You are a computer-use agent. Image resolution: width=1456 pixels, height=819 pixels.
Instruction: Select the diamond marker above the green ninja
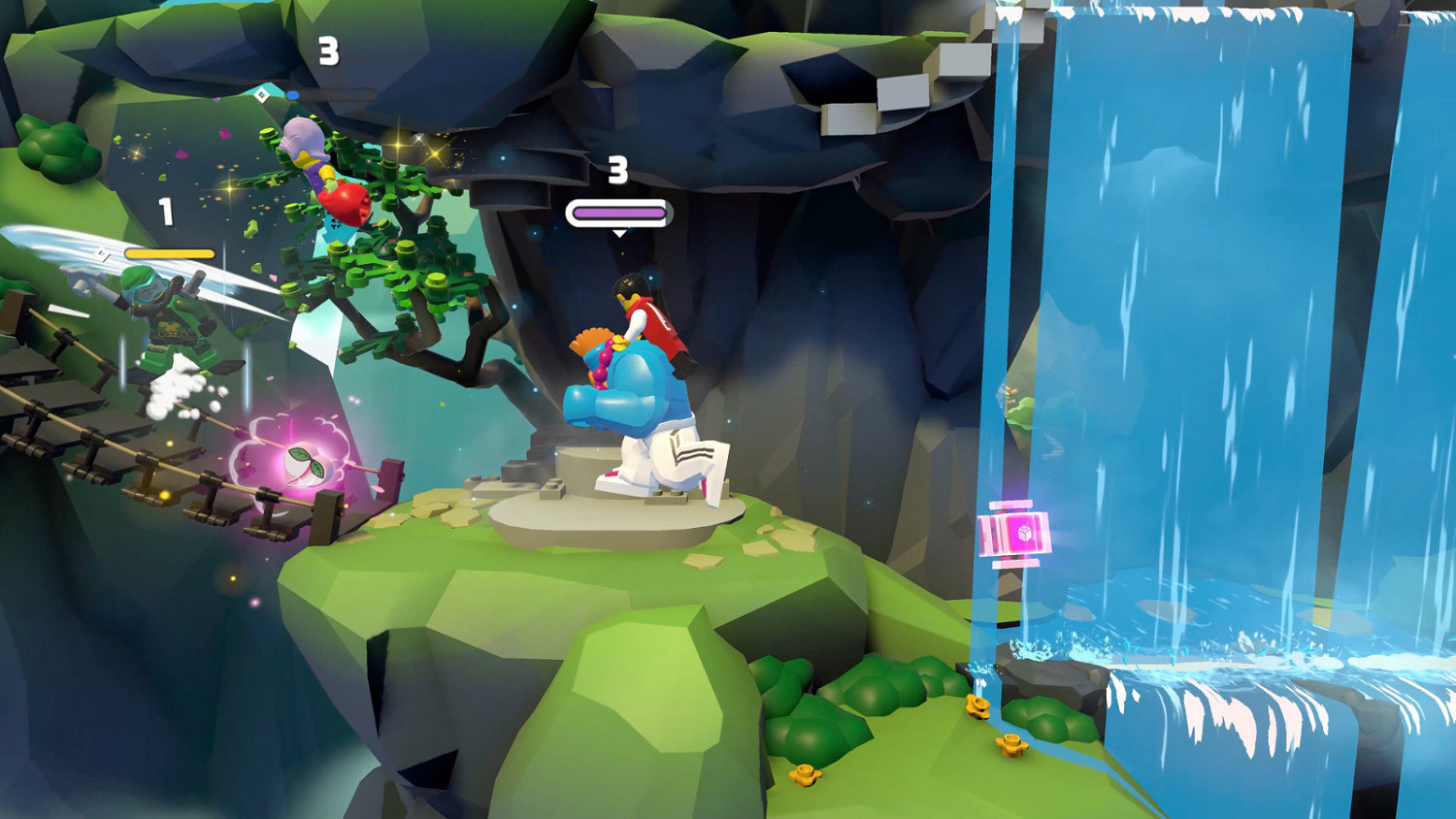coord(260,95)
